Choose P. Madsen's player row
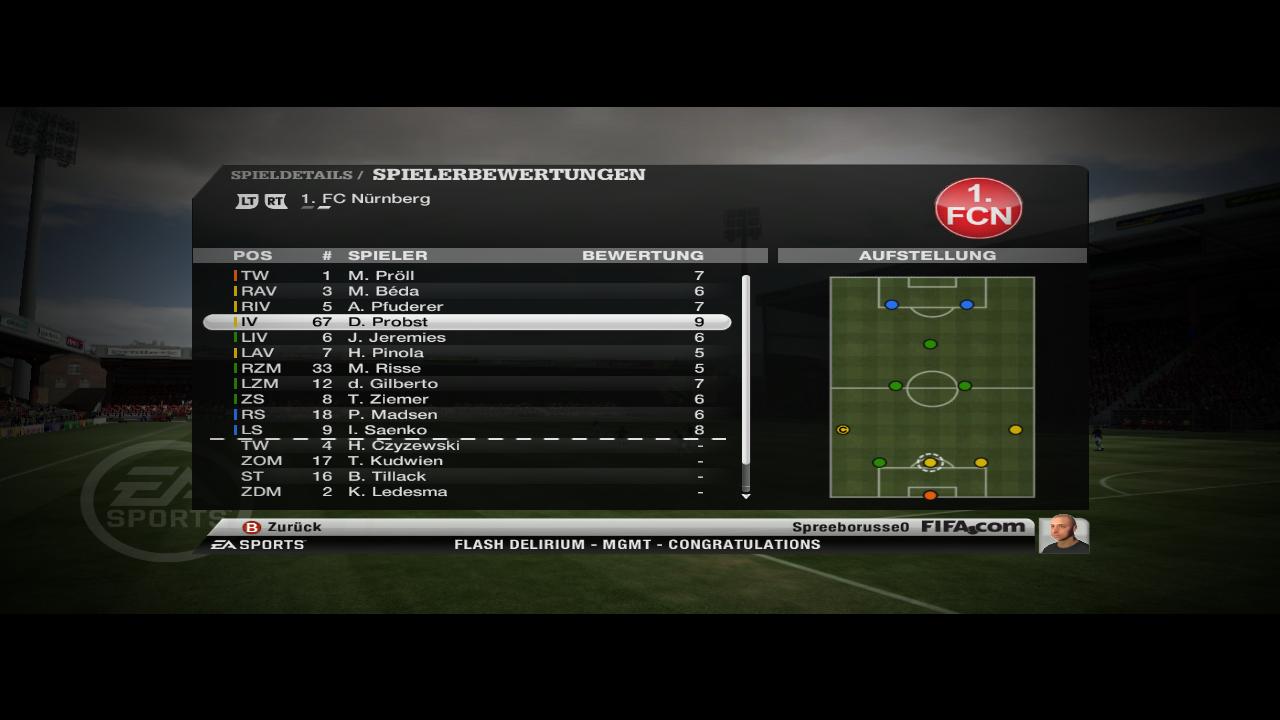This screenshot has height=720, width=1280. tap(468, 415)
